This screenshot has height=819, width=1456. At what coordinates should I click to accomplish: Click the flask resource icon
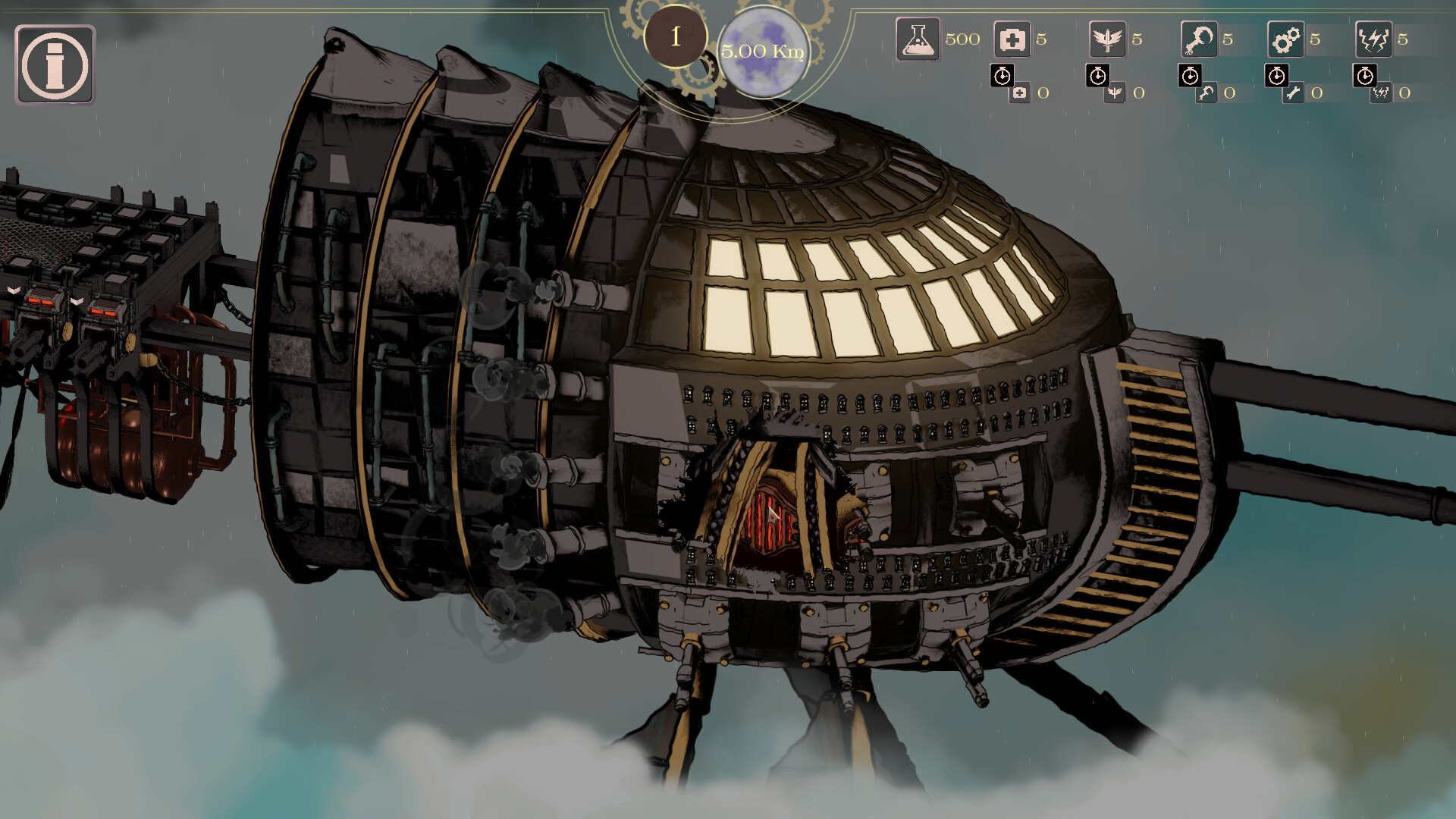918,39
